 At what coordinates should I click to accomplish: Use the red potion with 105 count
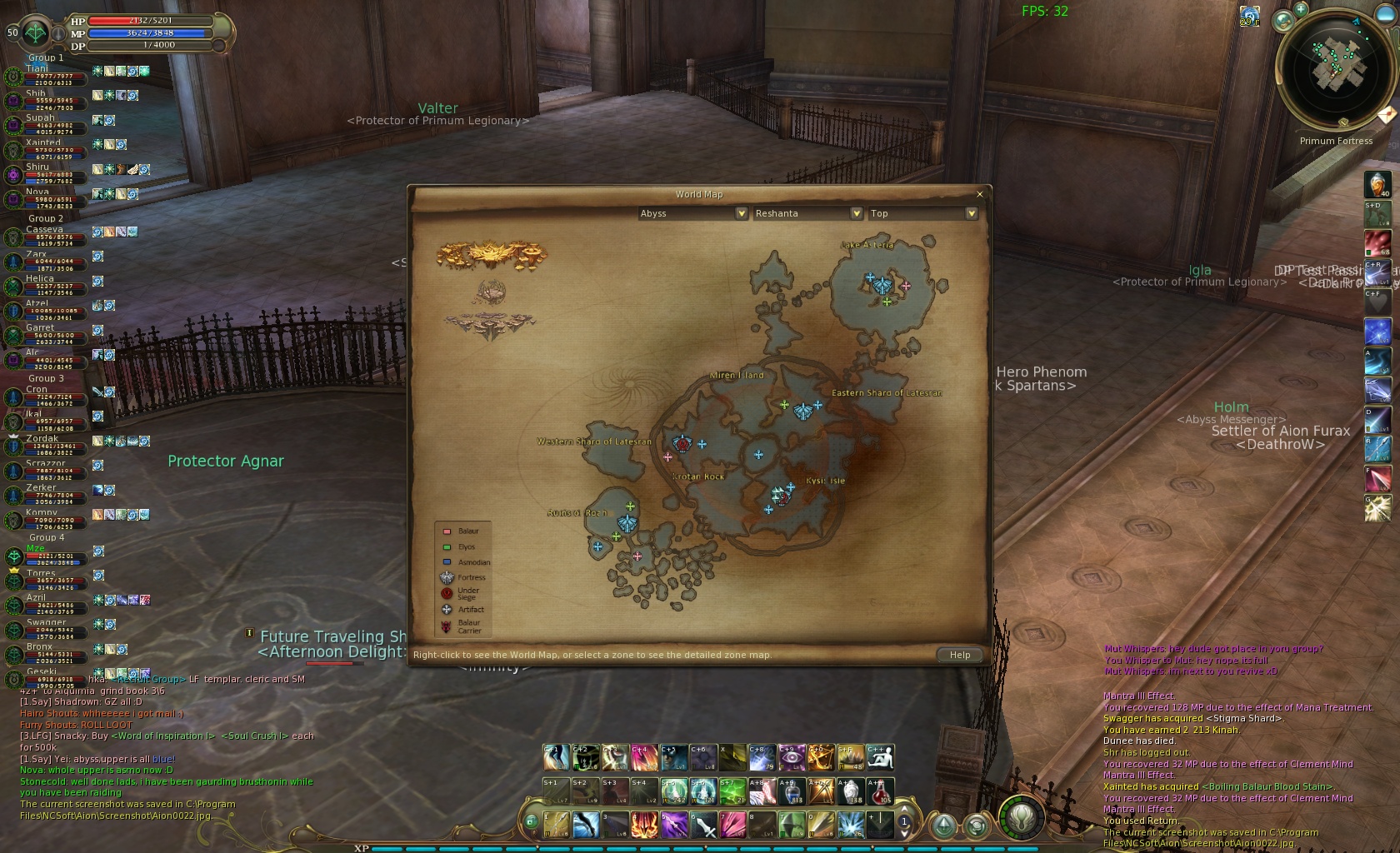coord(880,791)
